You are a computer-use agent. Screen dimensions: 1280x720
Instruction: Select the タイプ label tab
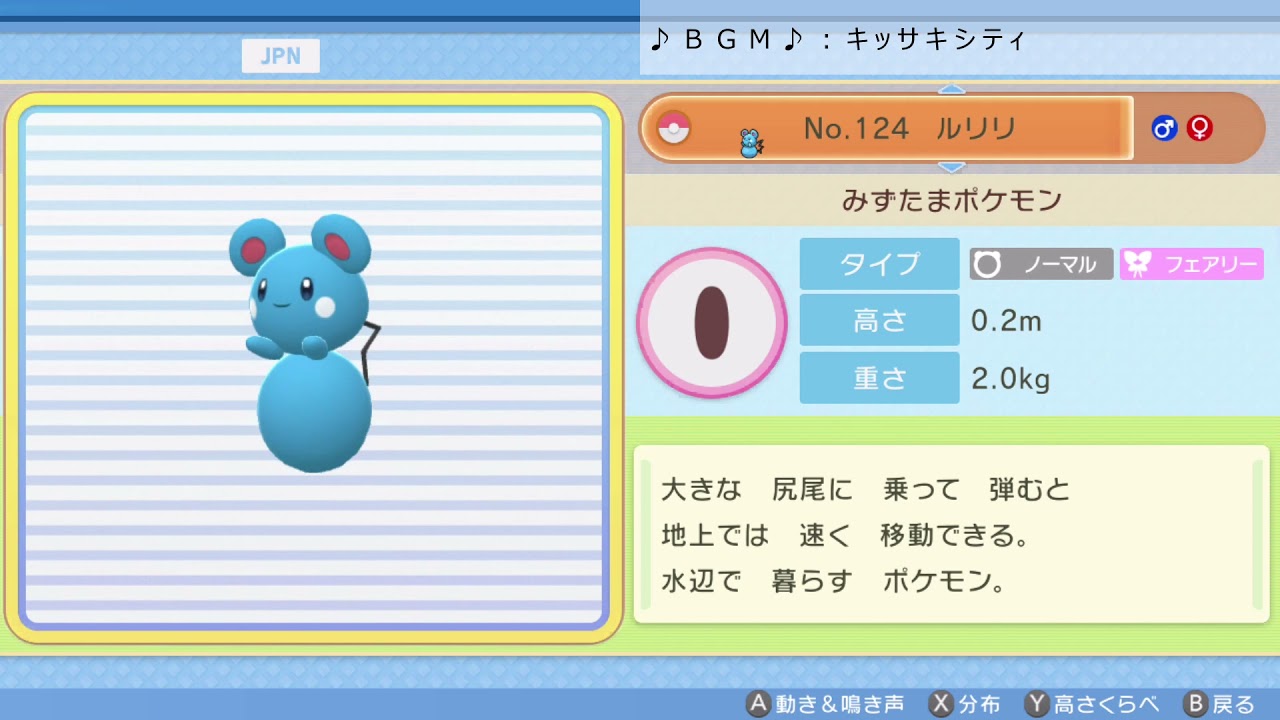click(878, 263)
